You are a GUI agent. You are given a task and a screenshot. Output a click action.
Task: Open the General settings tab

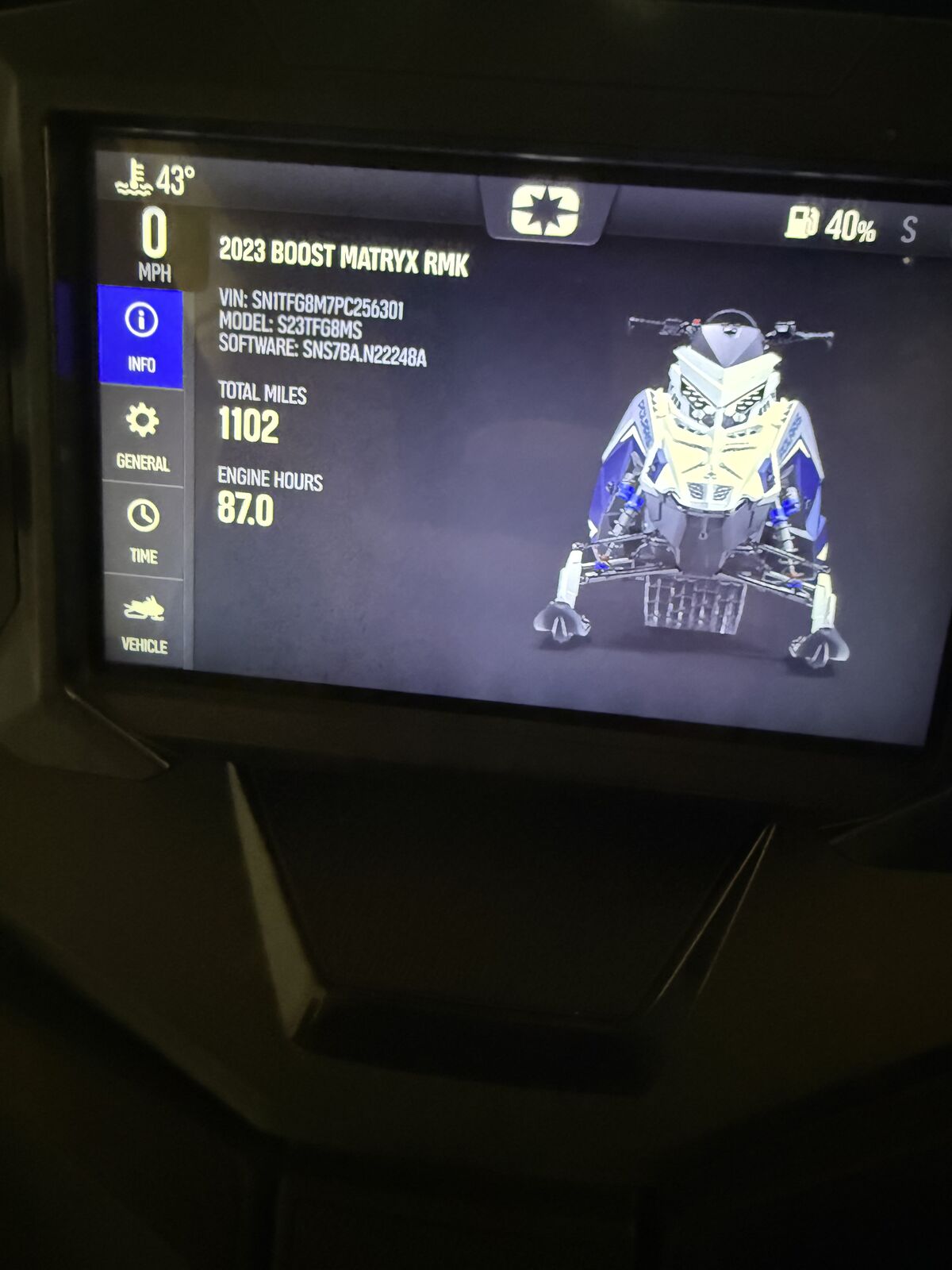[x=143, y=436]
